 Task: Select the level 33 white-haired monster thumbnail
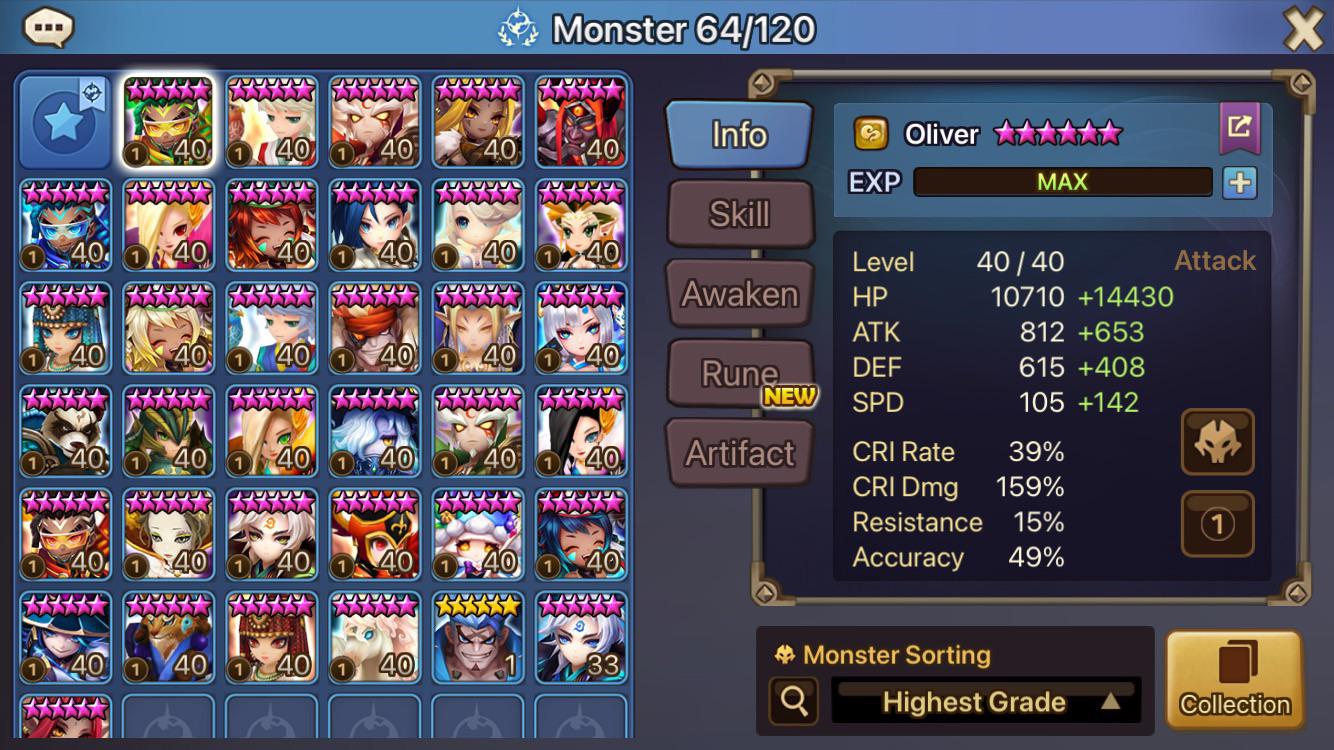580,638
